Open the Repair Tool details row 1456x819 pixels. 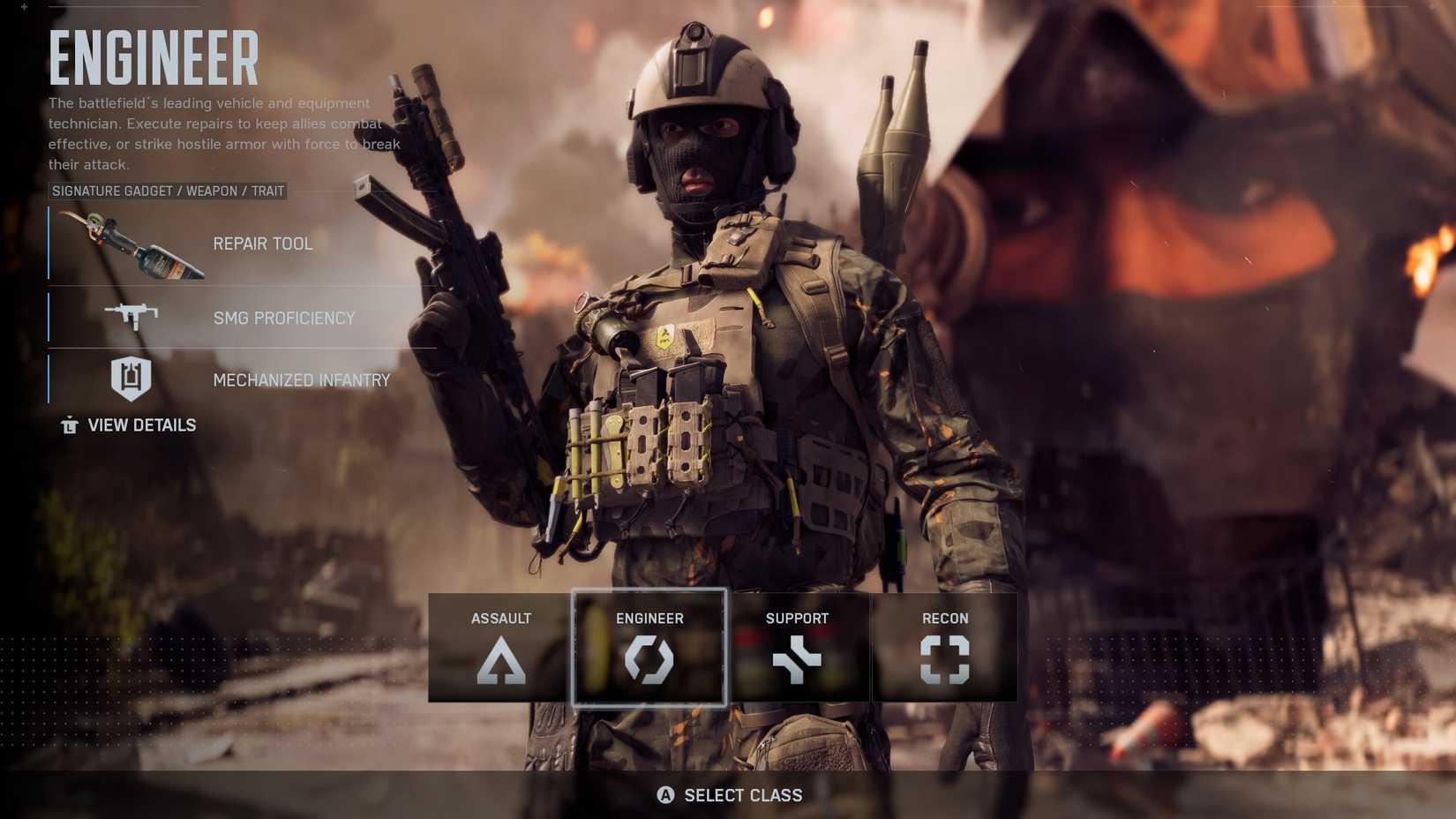point(262,244)
